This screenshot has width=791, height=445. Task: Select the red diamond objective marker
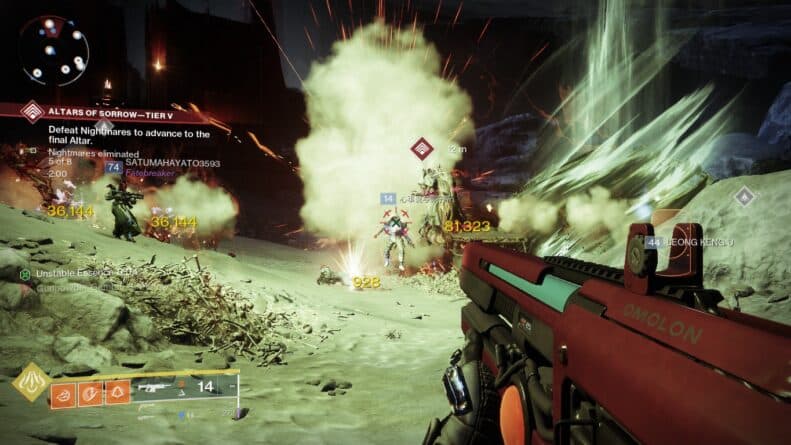(422, 150)
